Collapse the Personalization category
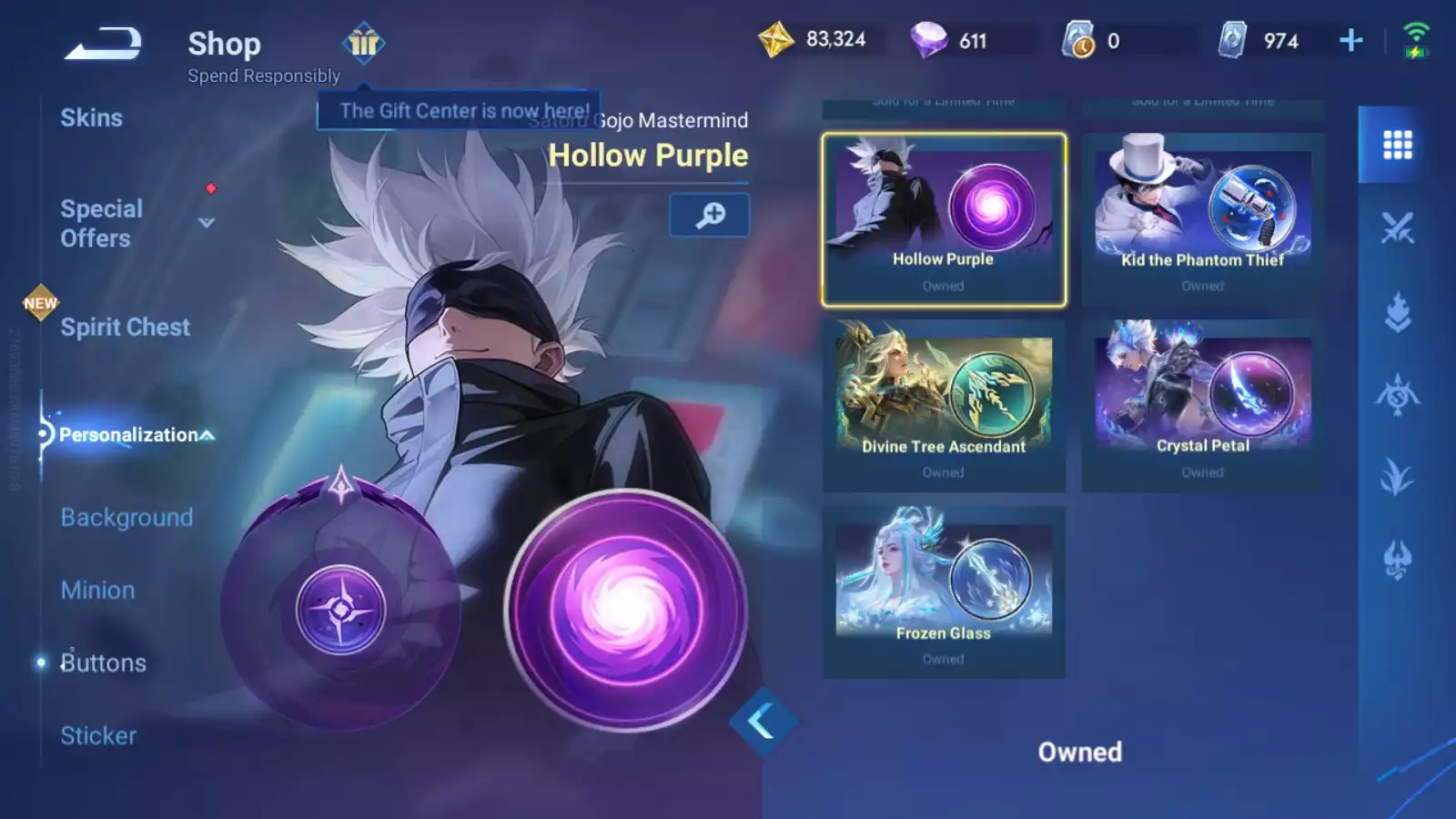This screenshot has height=819, width=1456. click(207, 435)
